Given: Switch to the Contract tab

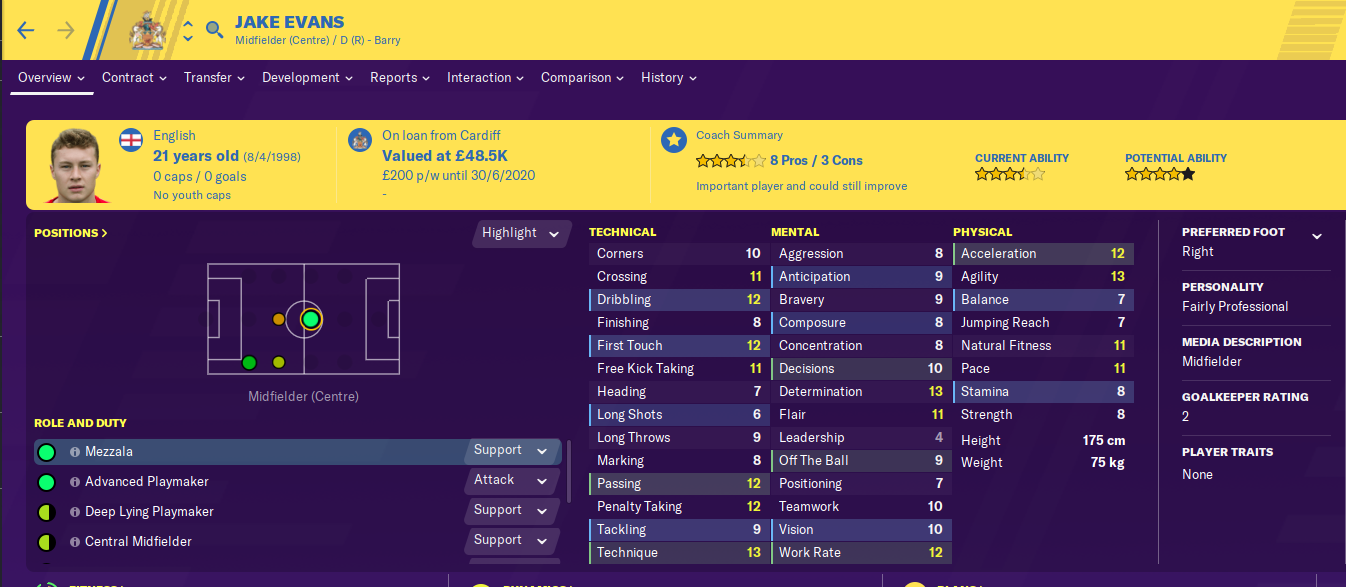Looking at the screenshot, I should coord(135,78).
